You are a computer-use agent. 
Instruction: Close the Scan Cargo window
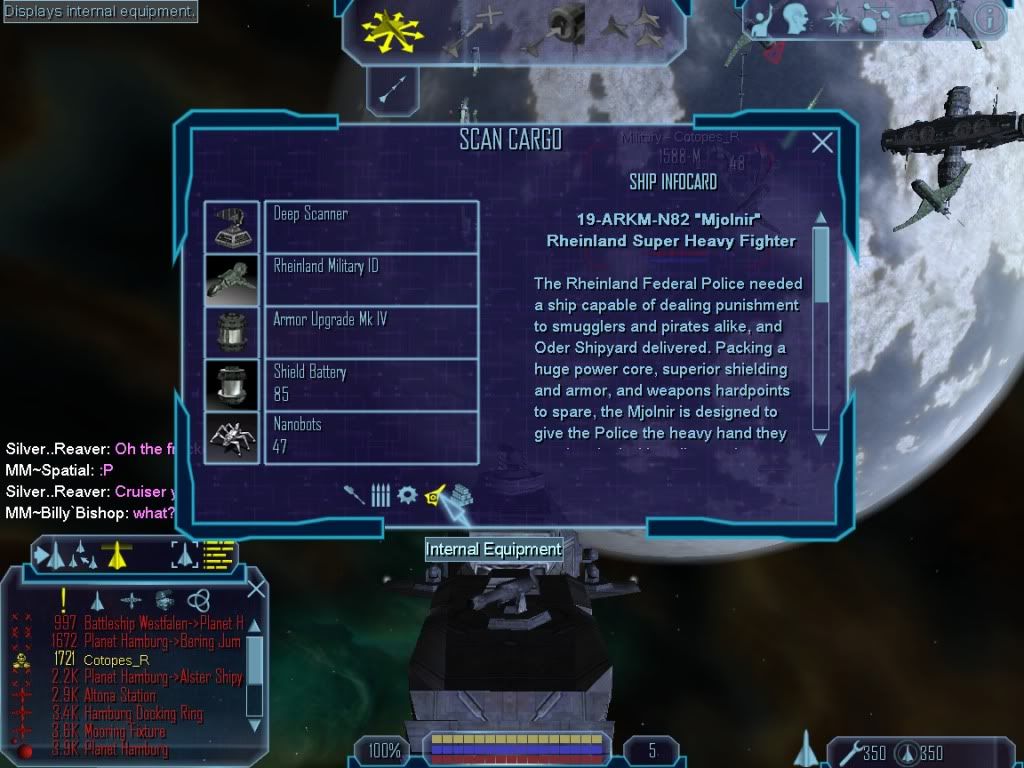coord(822,143)
